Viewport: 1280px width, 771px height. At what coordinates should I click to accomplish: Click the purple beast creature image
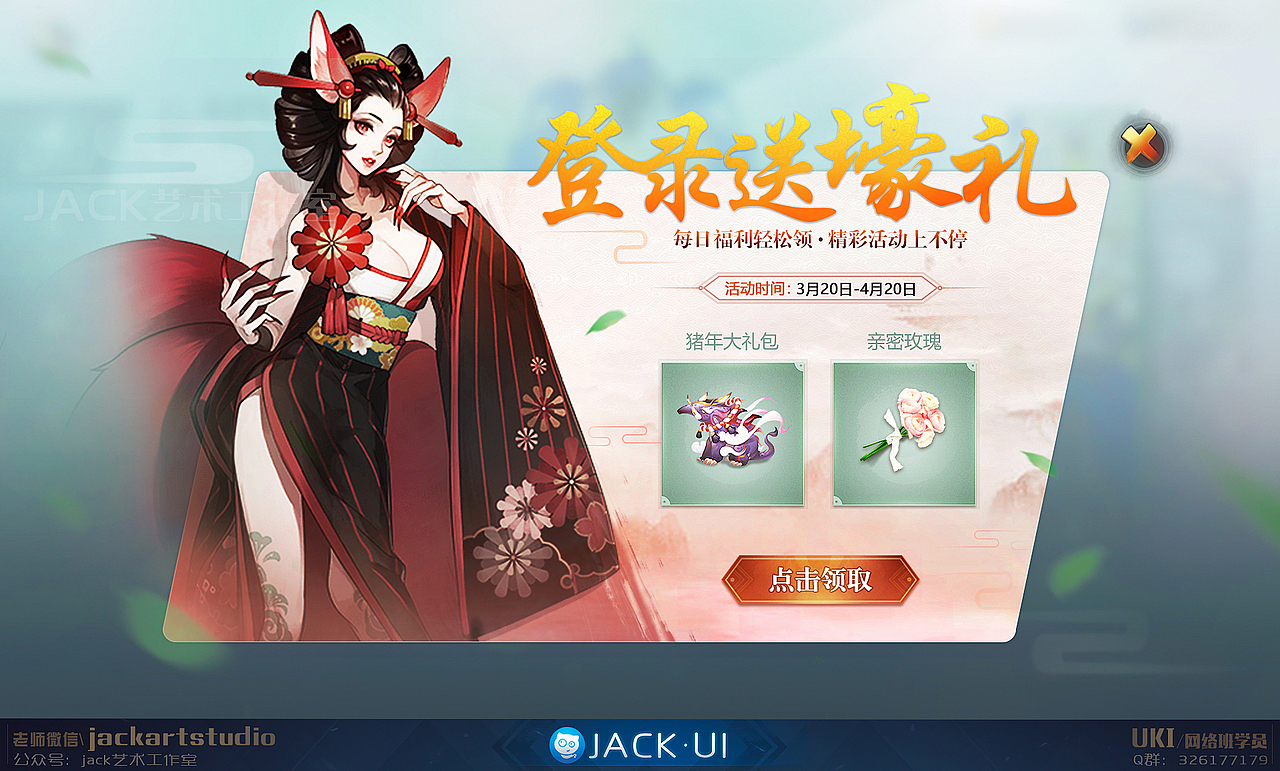tap(733, 430)
